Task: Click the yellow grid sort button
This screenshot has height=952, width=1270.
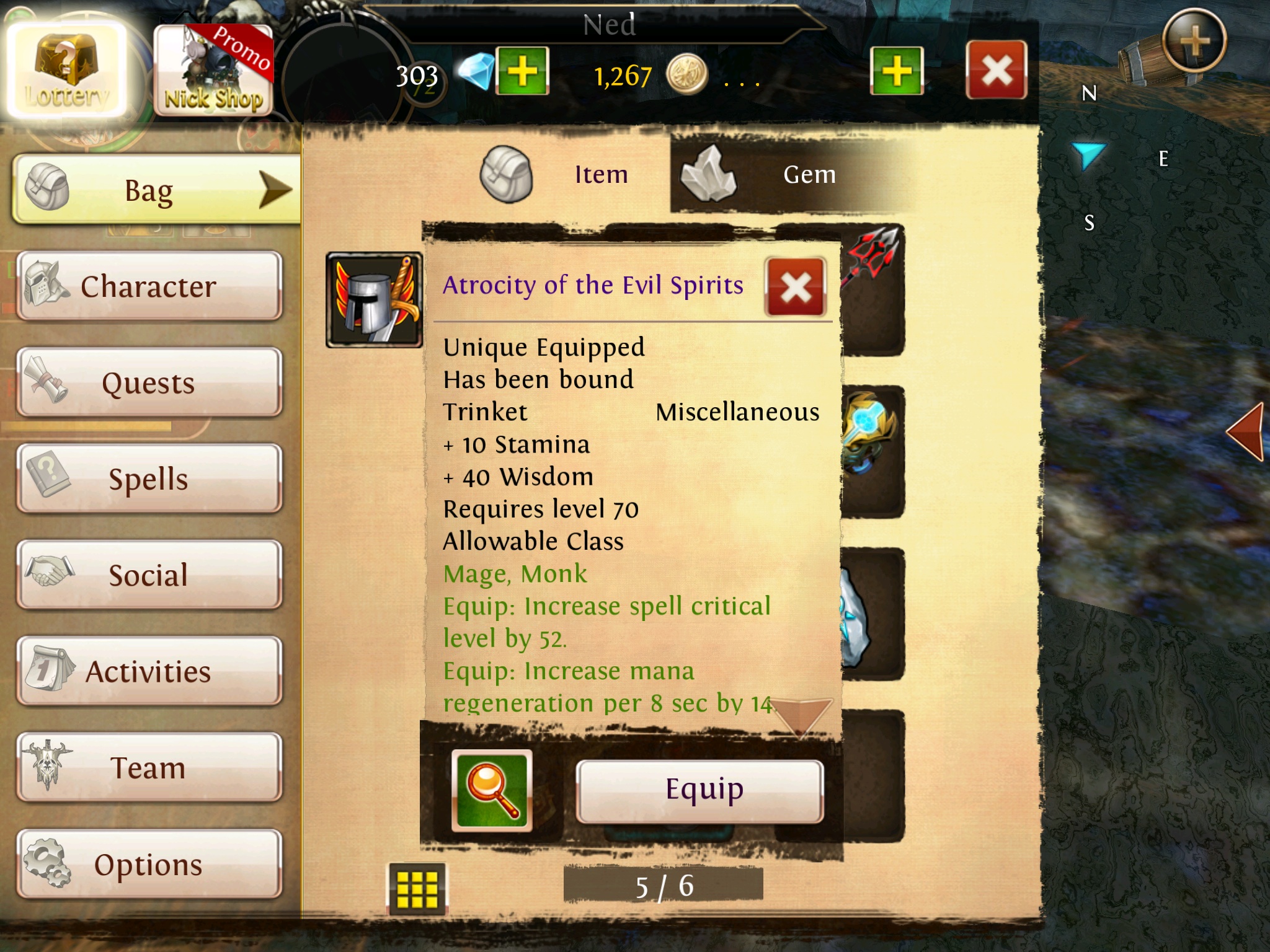Action: (x=417, y=889)
